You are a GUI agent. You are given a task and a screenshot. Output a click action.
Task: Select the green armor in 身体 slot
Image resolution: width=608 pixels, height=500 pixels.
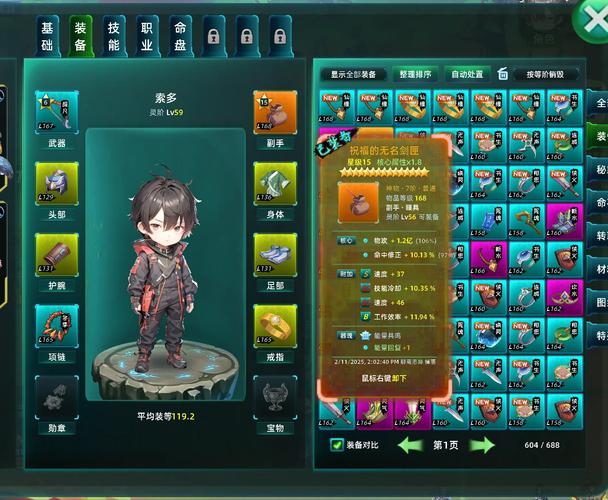(276, 182)
